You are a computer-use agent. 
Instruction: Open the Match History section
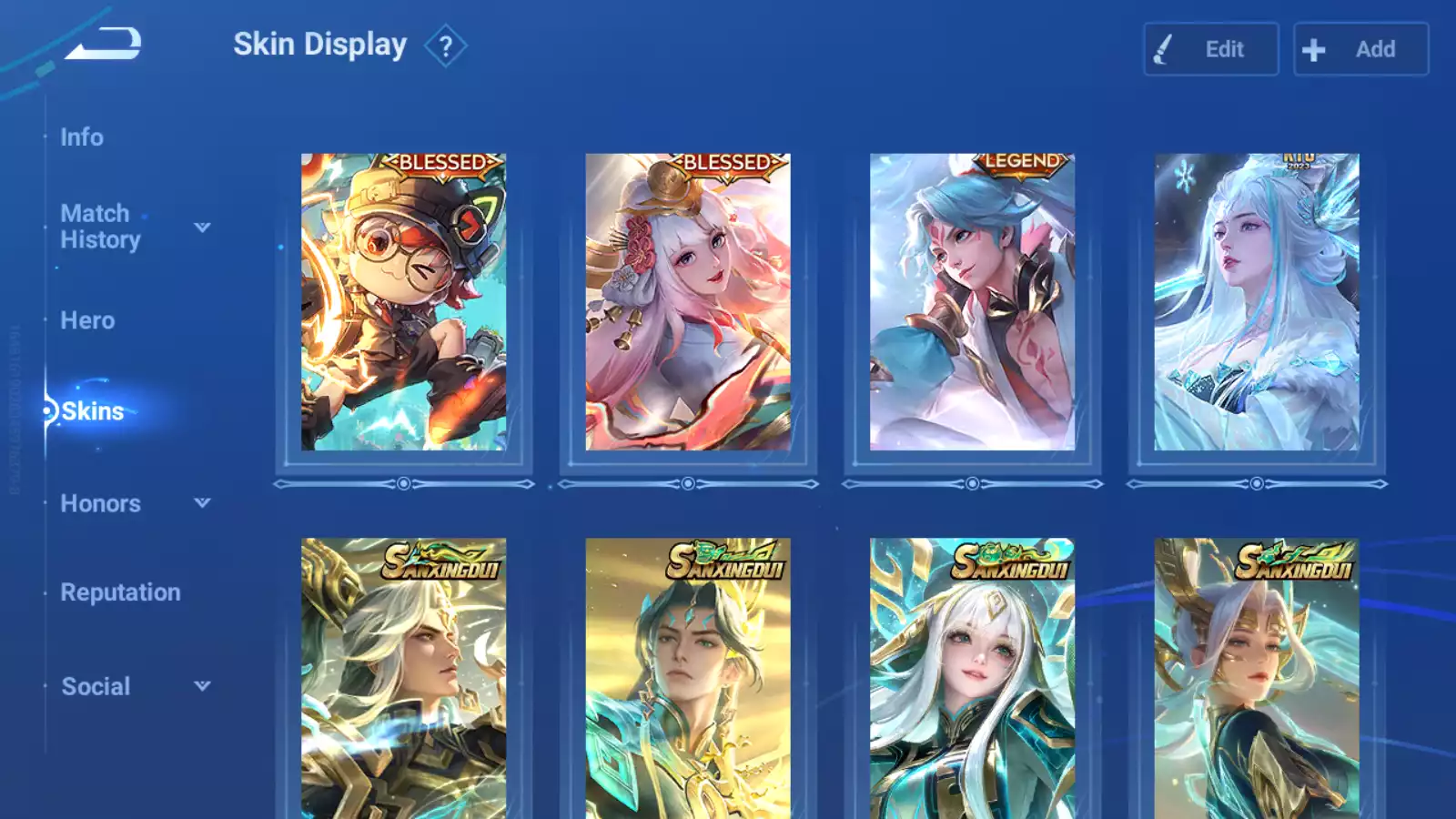(x=100, y=227)
